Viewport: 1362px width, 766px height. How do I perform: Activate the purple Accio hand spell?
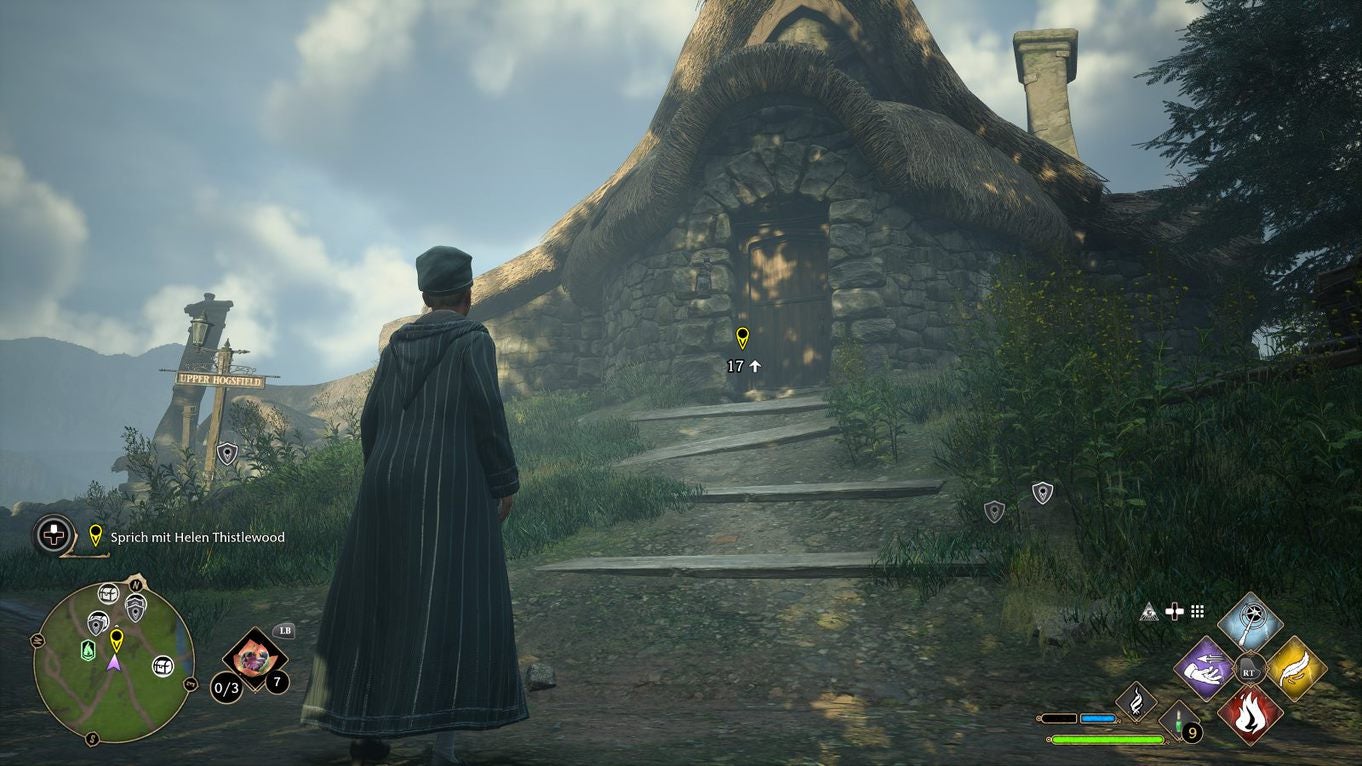point(1203,668)
